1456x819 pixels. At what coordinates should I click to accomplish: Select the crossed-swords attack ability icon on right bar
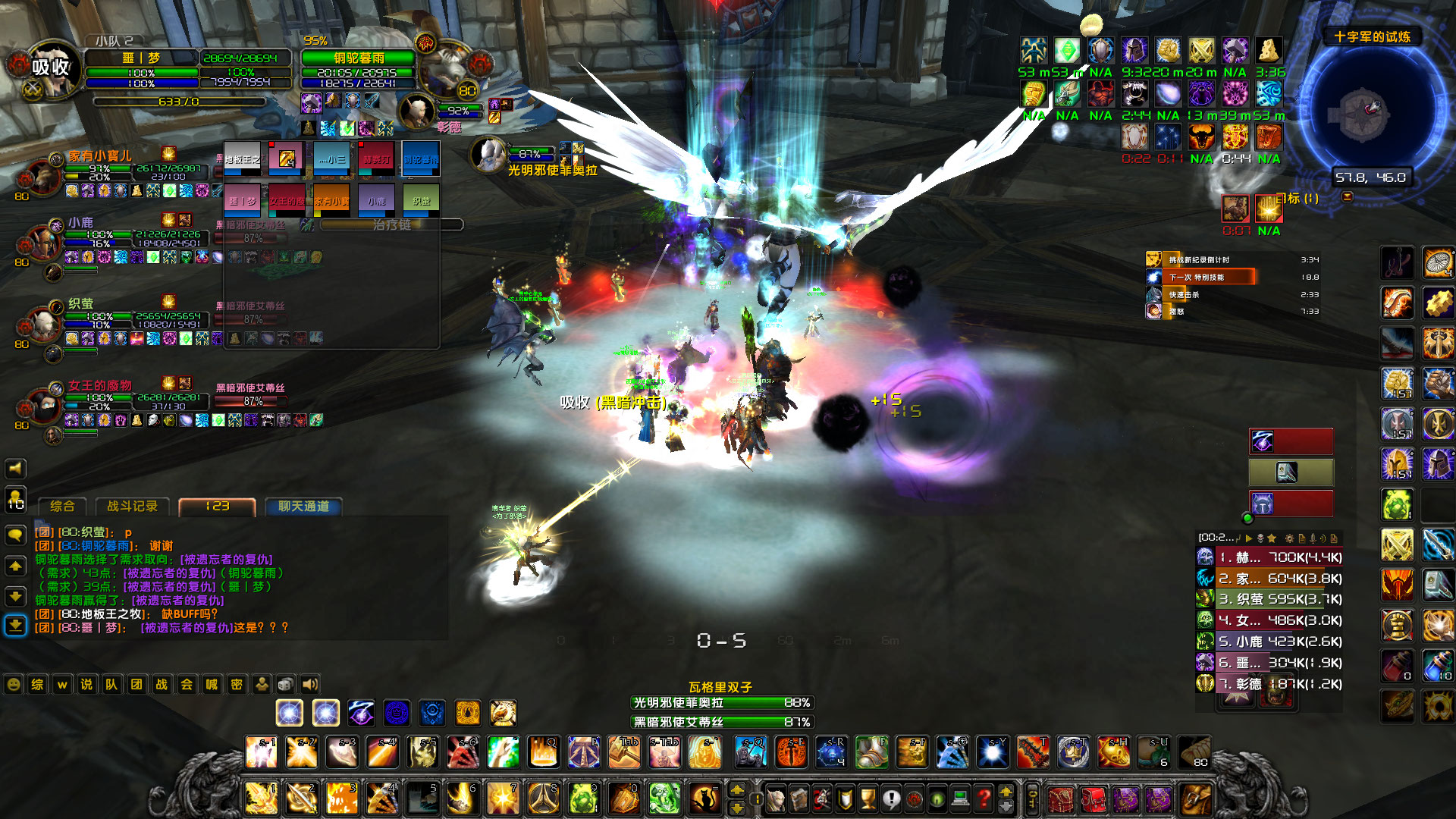(1399, 544)
